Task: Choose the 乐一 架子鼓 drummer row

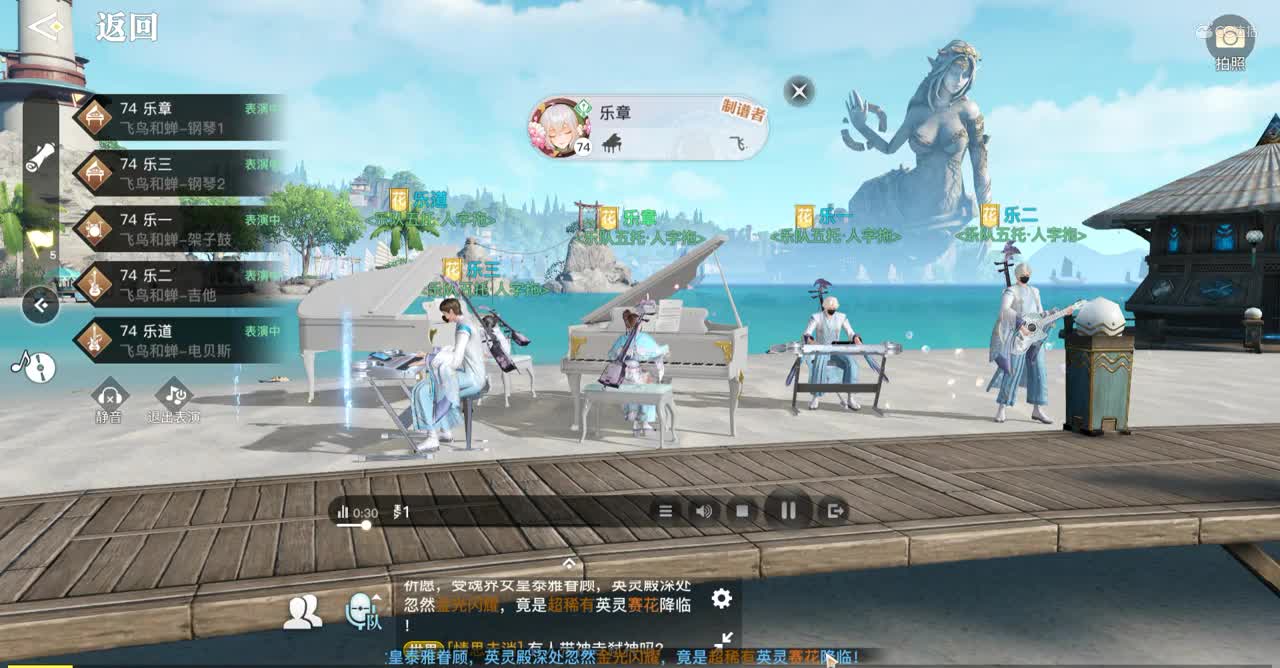Action: (180, 229)
